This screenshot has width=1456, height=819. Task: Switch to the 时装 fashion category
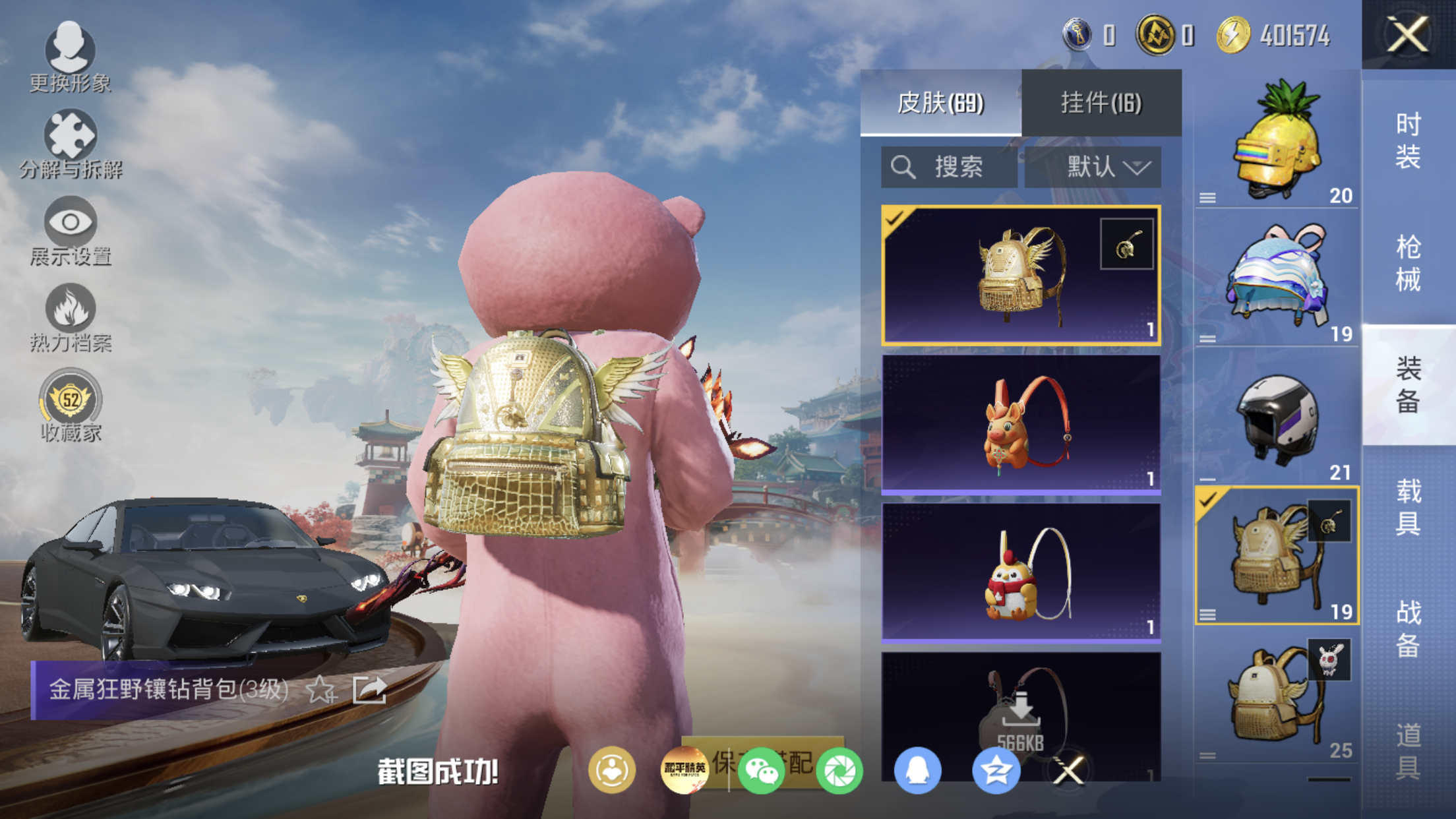[1409, 140]
